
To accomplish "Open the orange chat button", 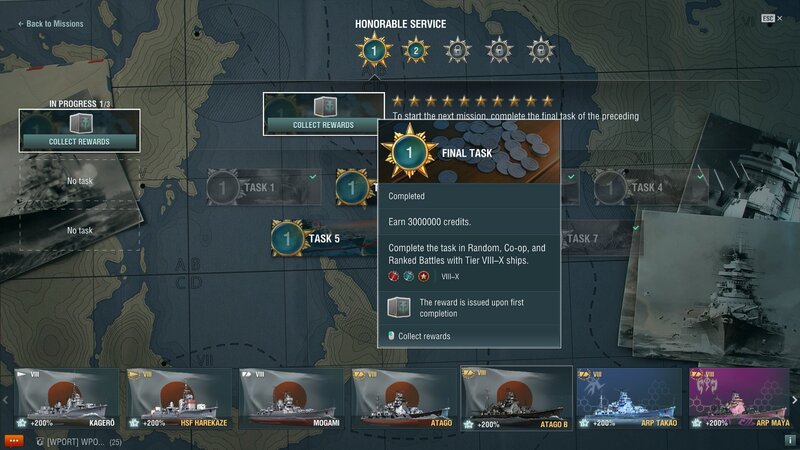I will 14,440.
